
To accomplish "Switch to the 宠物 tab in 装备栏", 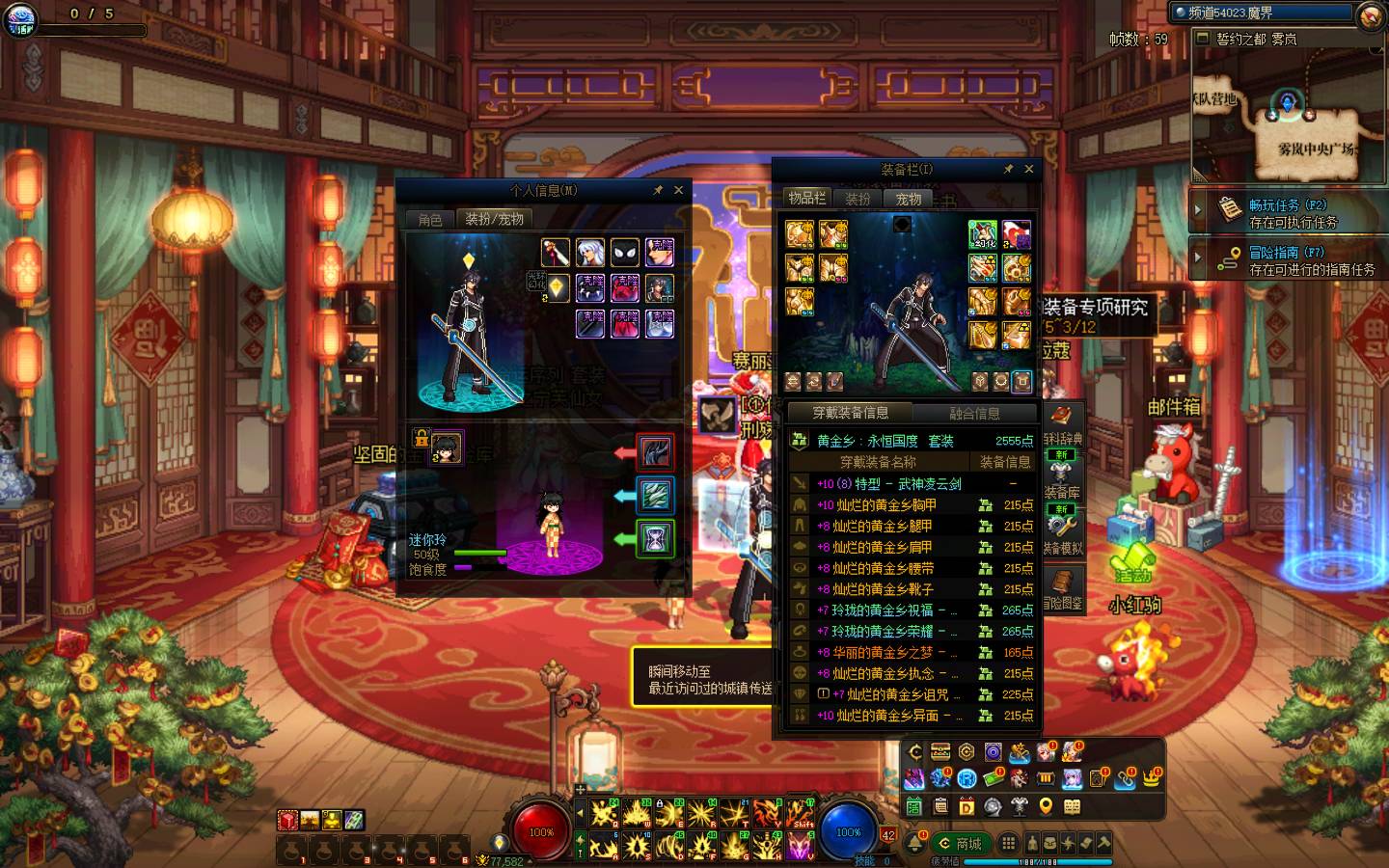I will 909,199.
